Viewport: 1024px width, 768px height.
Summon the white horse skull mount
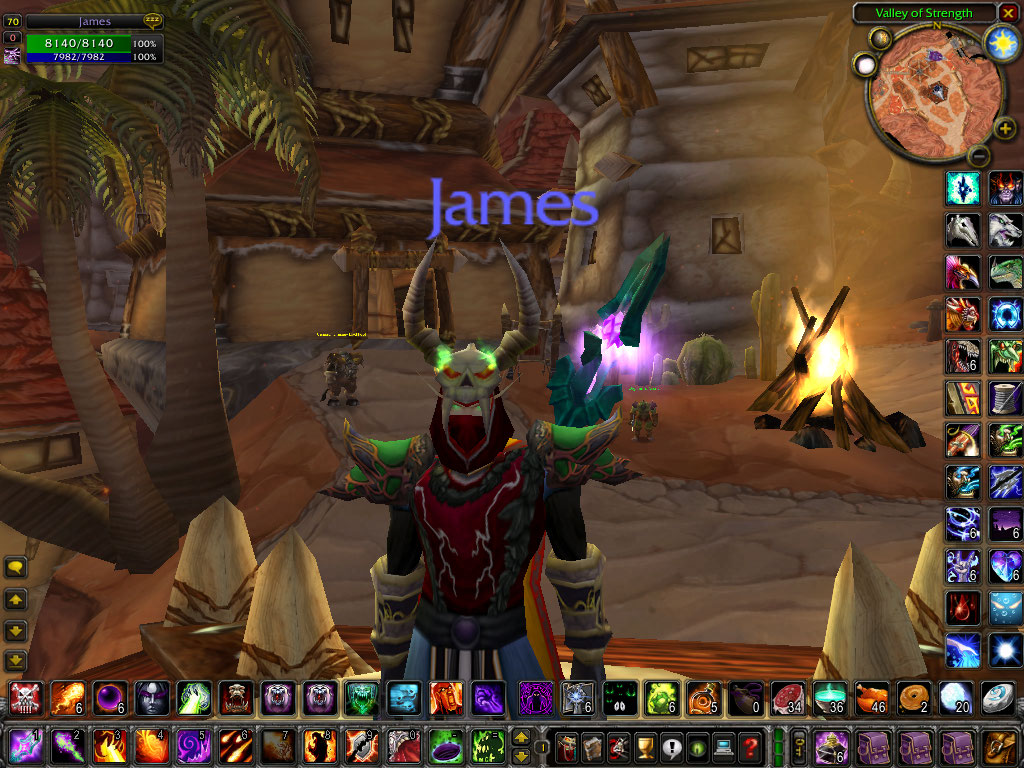coord(962,229)
